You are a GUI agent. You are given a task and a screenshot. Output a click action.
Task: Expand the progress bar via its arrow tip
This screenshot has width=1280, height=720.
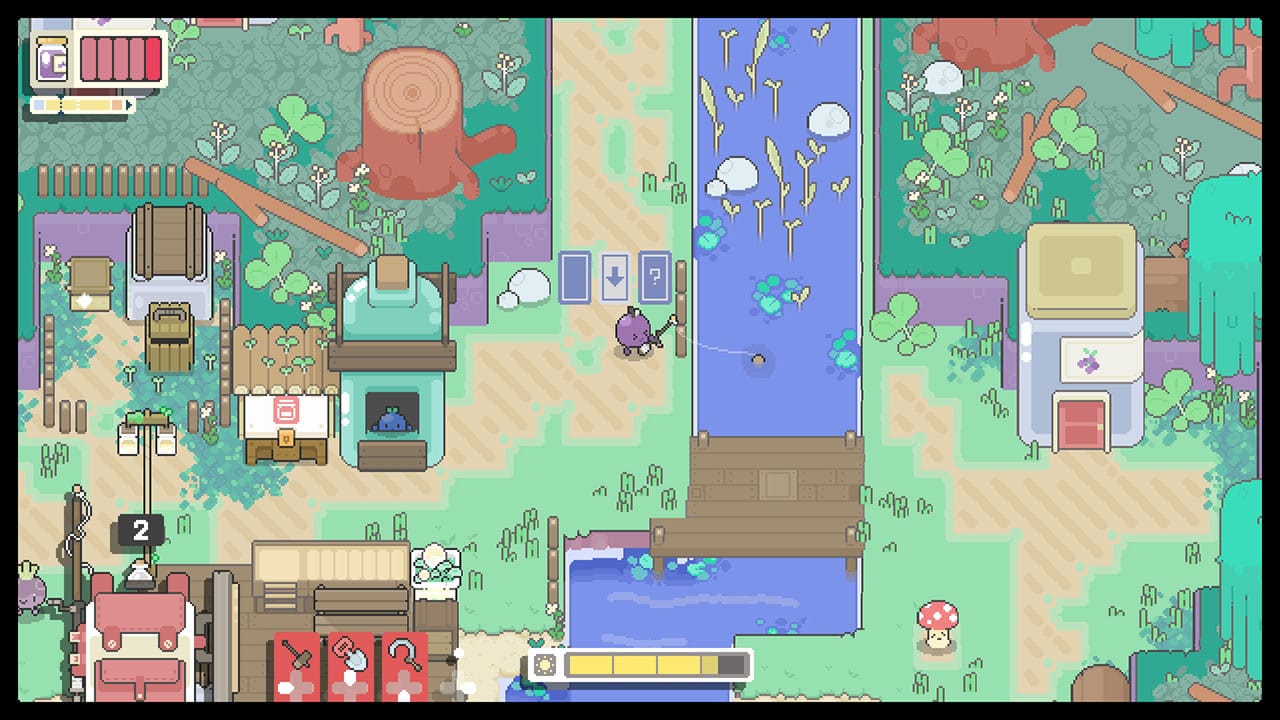pyautogui.click(x=129, y=104)
